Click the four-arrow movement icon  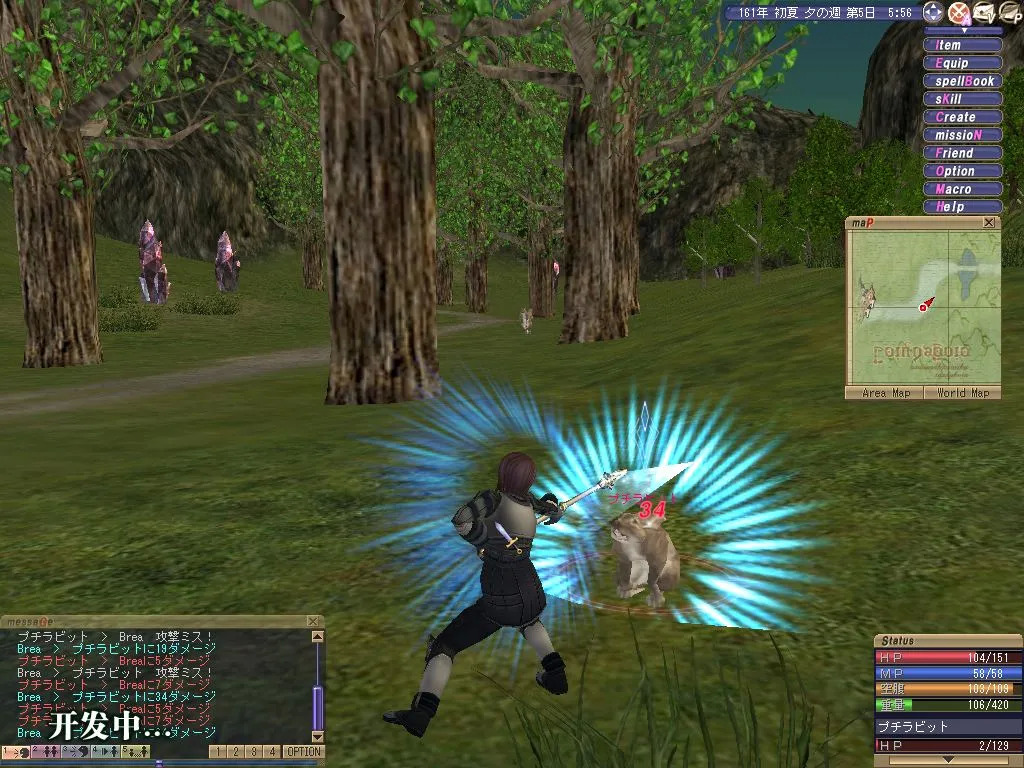[932, 12]
